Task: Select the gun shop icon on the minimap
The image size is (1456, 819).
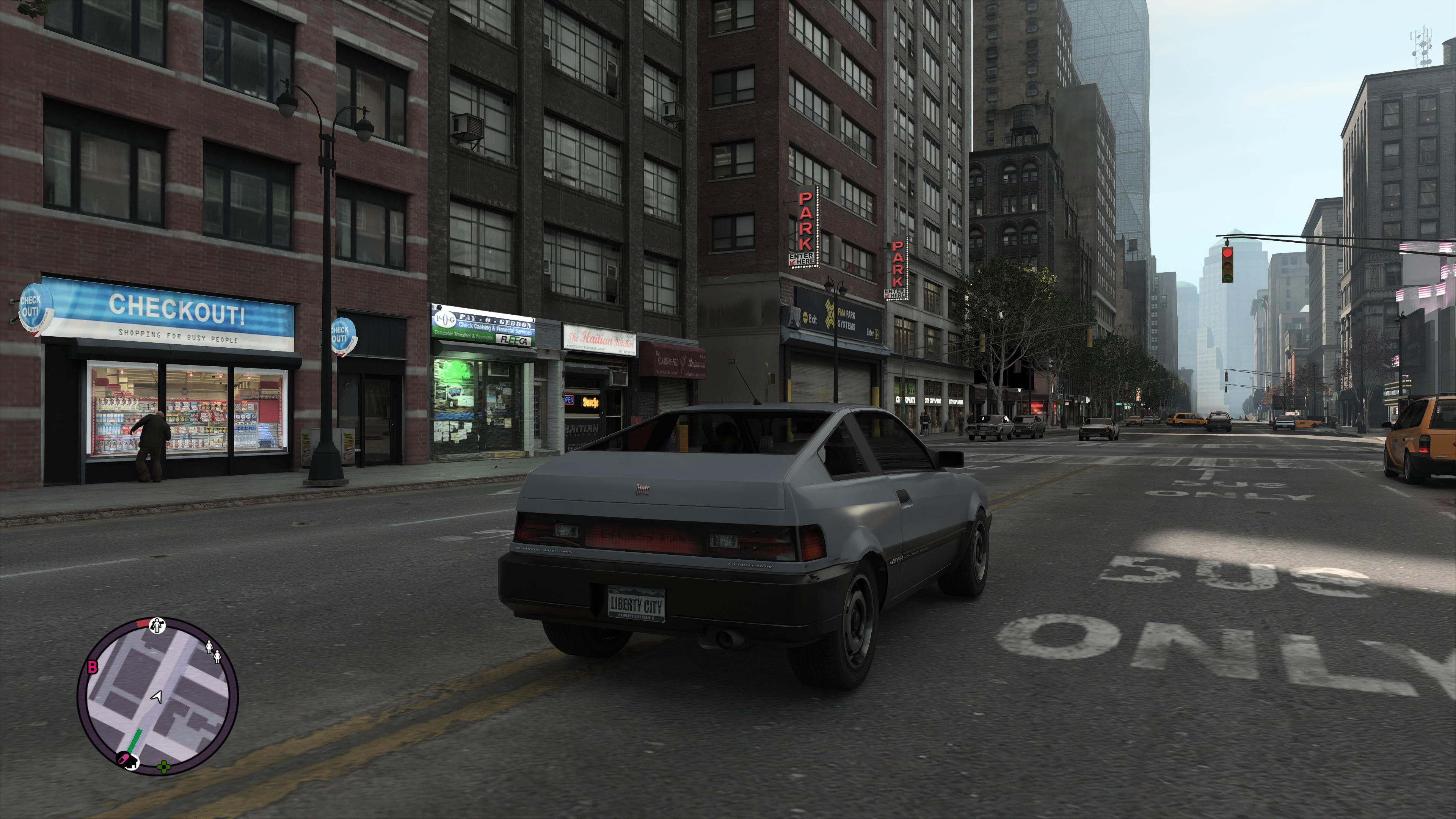Action: (x=157, y=626)
